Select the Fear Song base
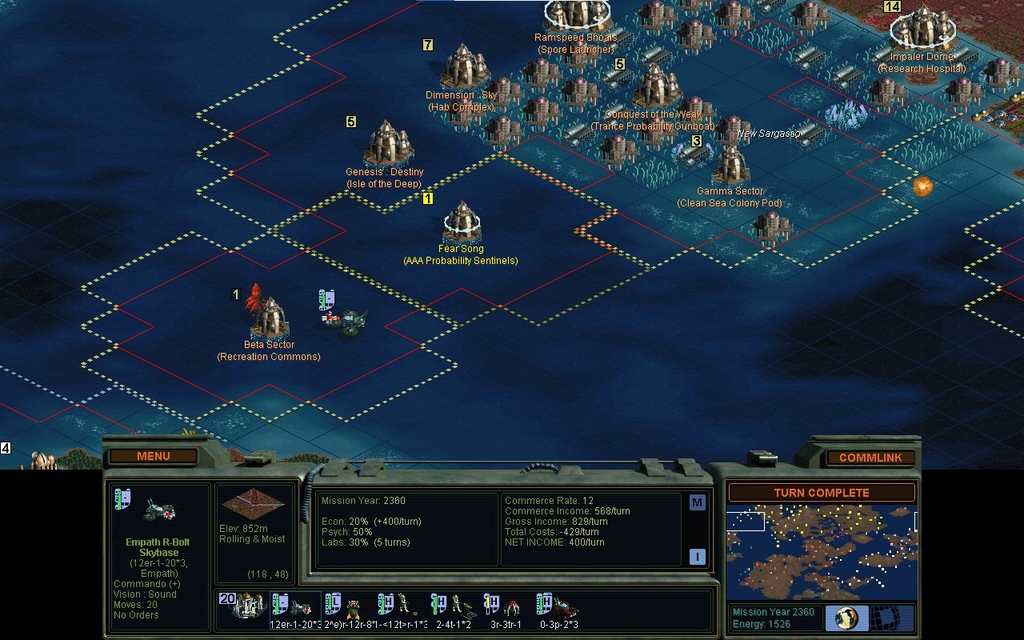Viewport: 1024px width, 640px height. (462, 220)
